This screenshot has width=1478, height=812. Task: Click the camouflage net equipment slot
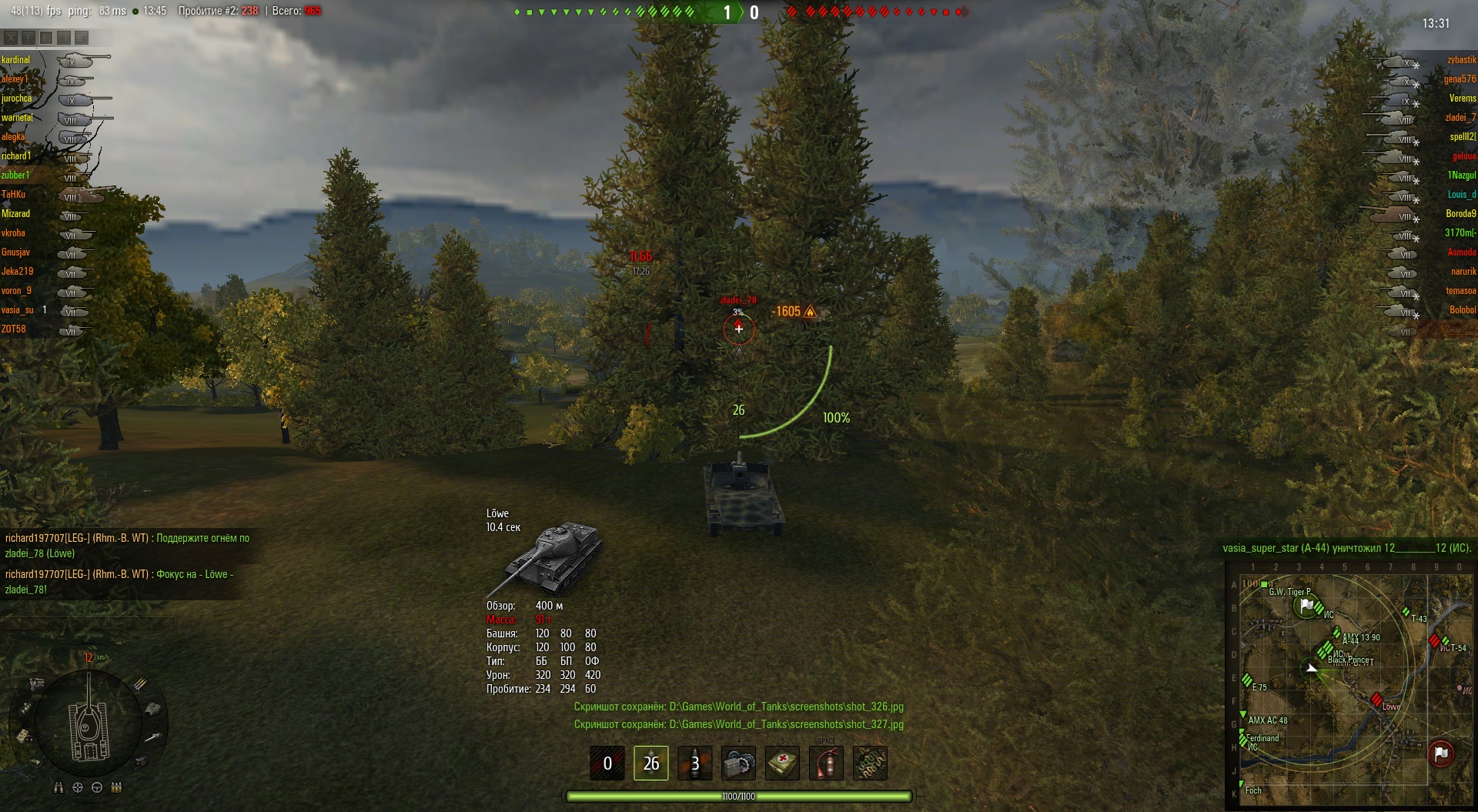point(870,763)
